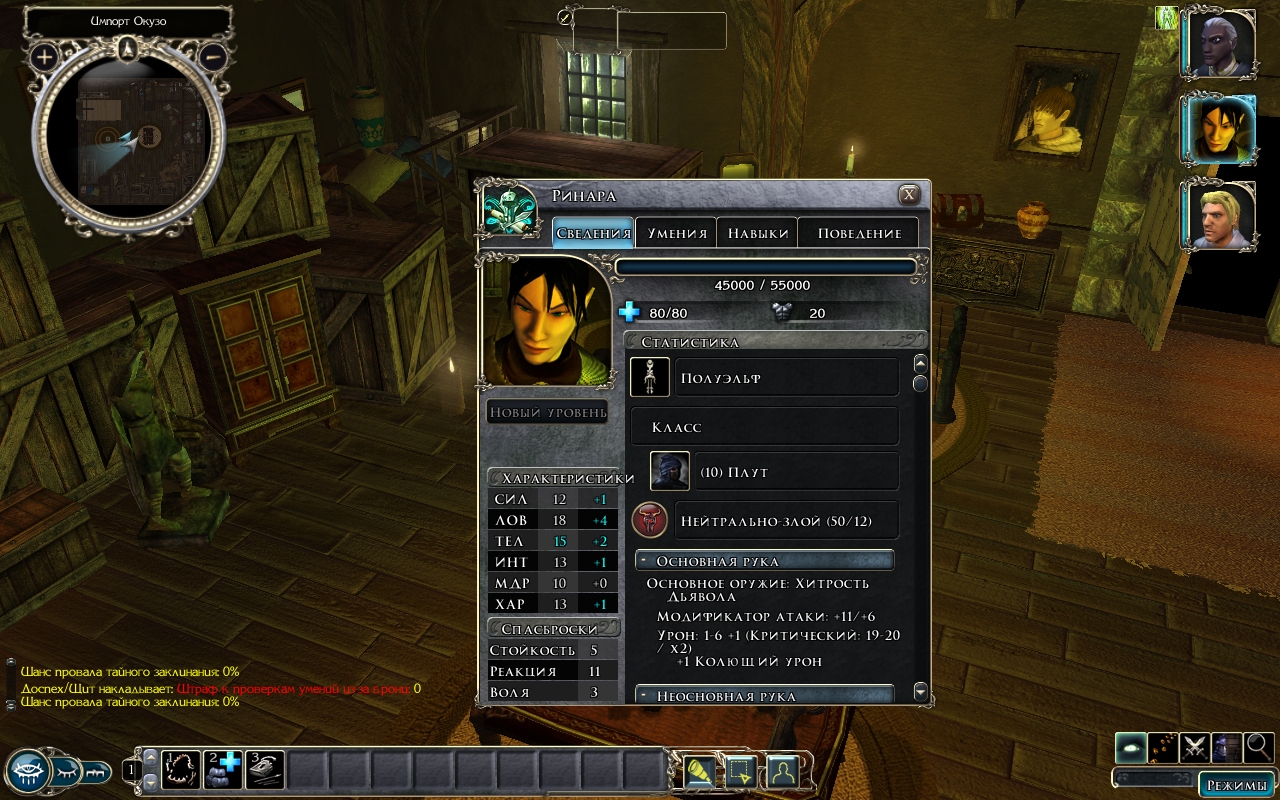Open the Навыки tab
1280x800 pixels.
tap(758, 233)
